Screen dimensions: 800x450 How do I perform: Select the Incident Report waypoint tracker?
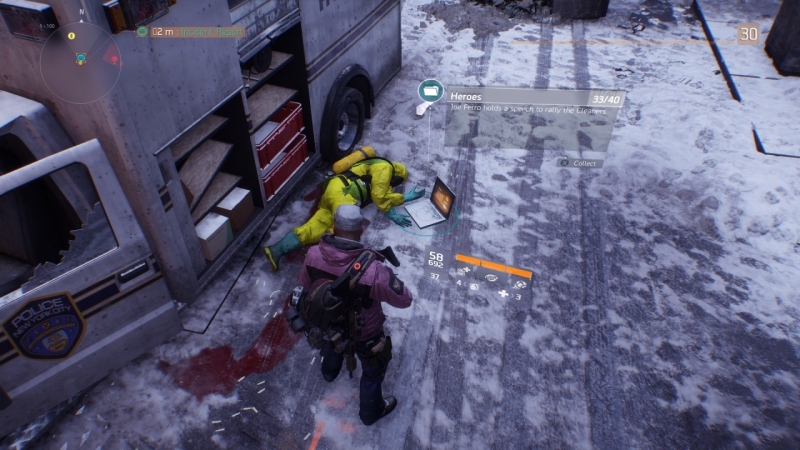click(190, 31)
